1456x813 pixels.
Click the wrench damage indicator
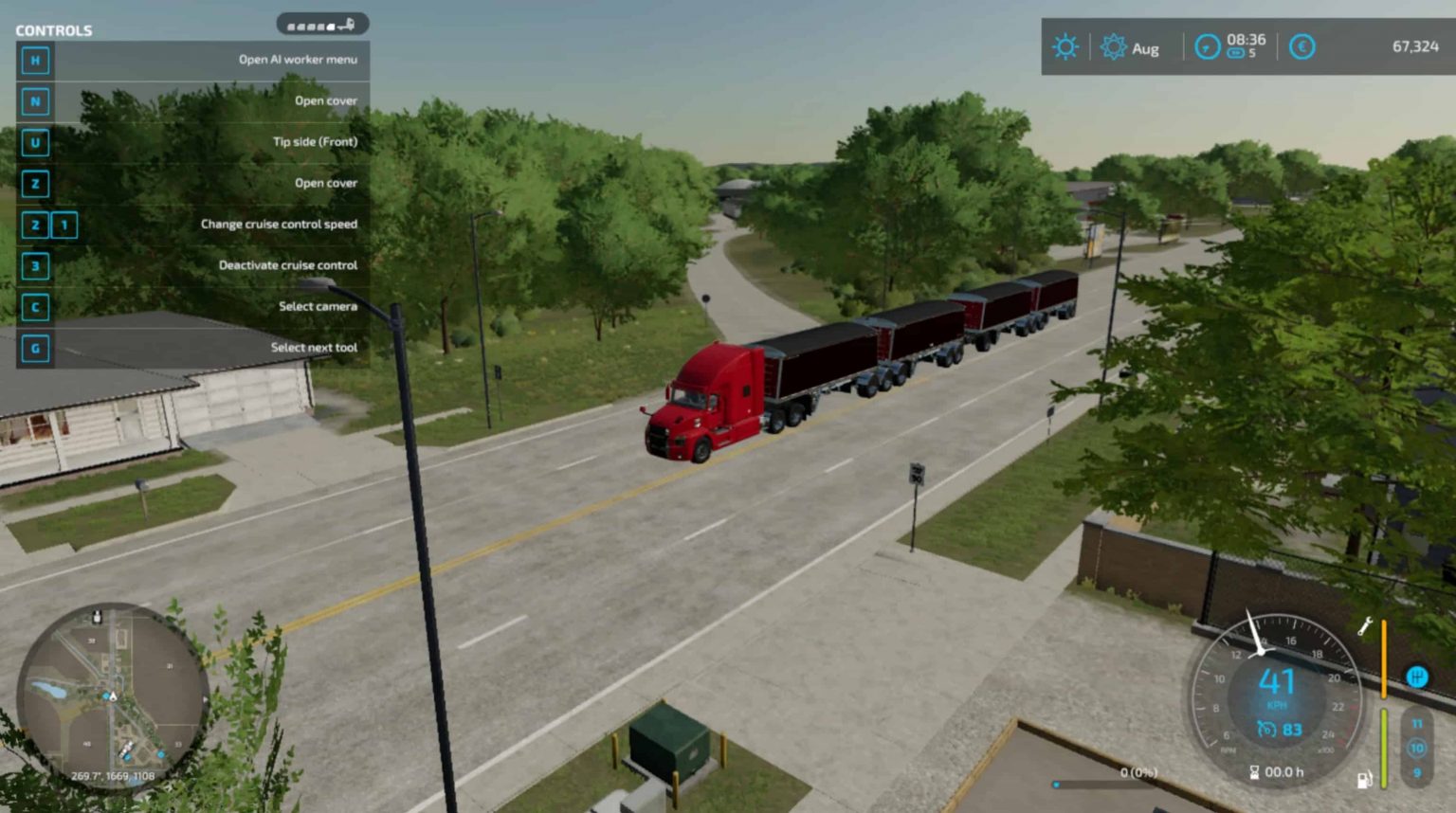point(1365,625)
